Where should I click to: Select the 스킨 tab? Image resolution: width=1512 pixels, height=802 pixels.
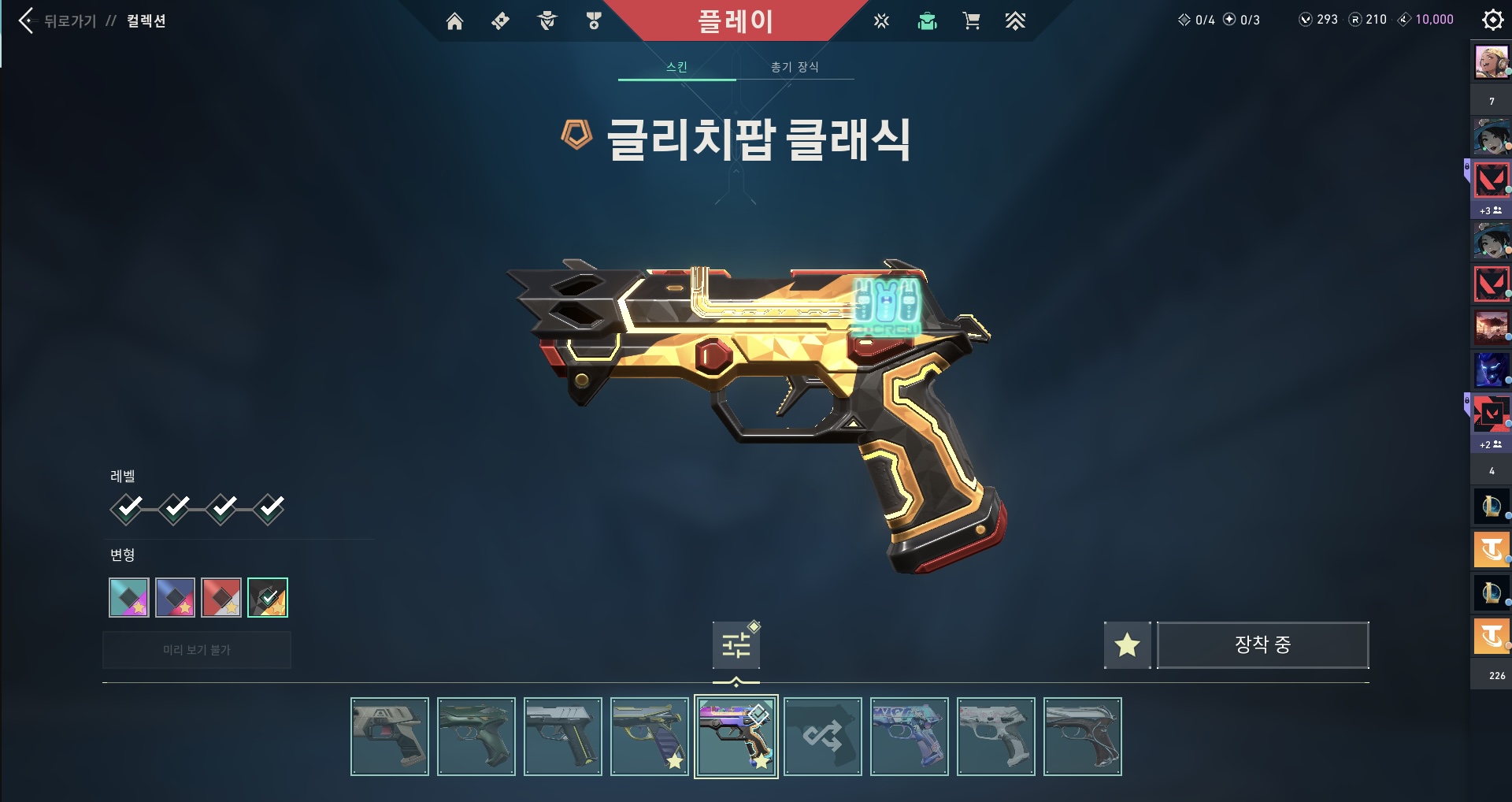click(x=676, y=67)
